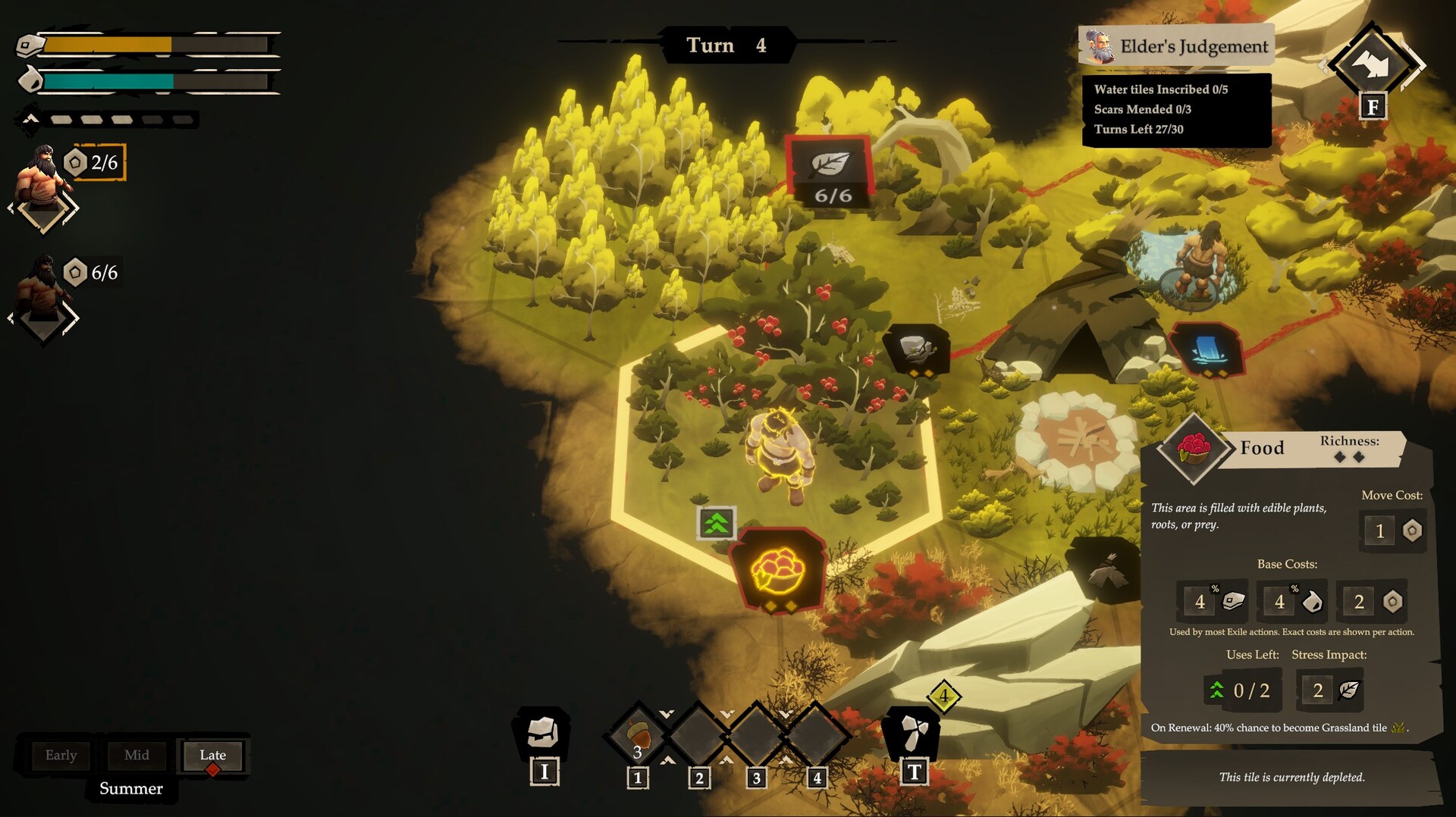Viewport: 1456px width, 817px height.
Task: Click the red leaf 6/6 tile marker
Action: click(x=831, y=172)
